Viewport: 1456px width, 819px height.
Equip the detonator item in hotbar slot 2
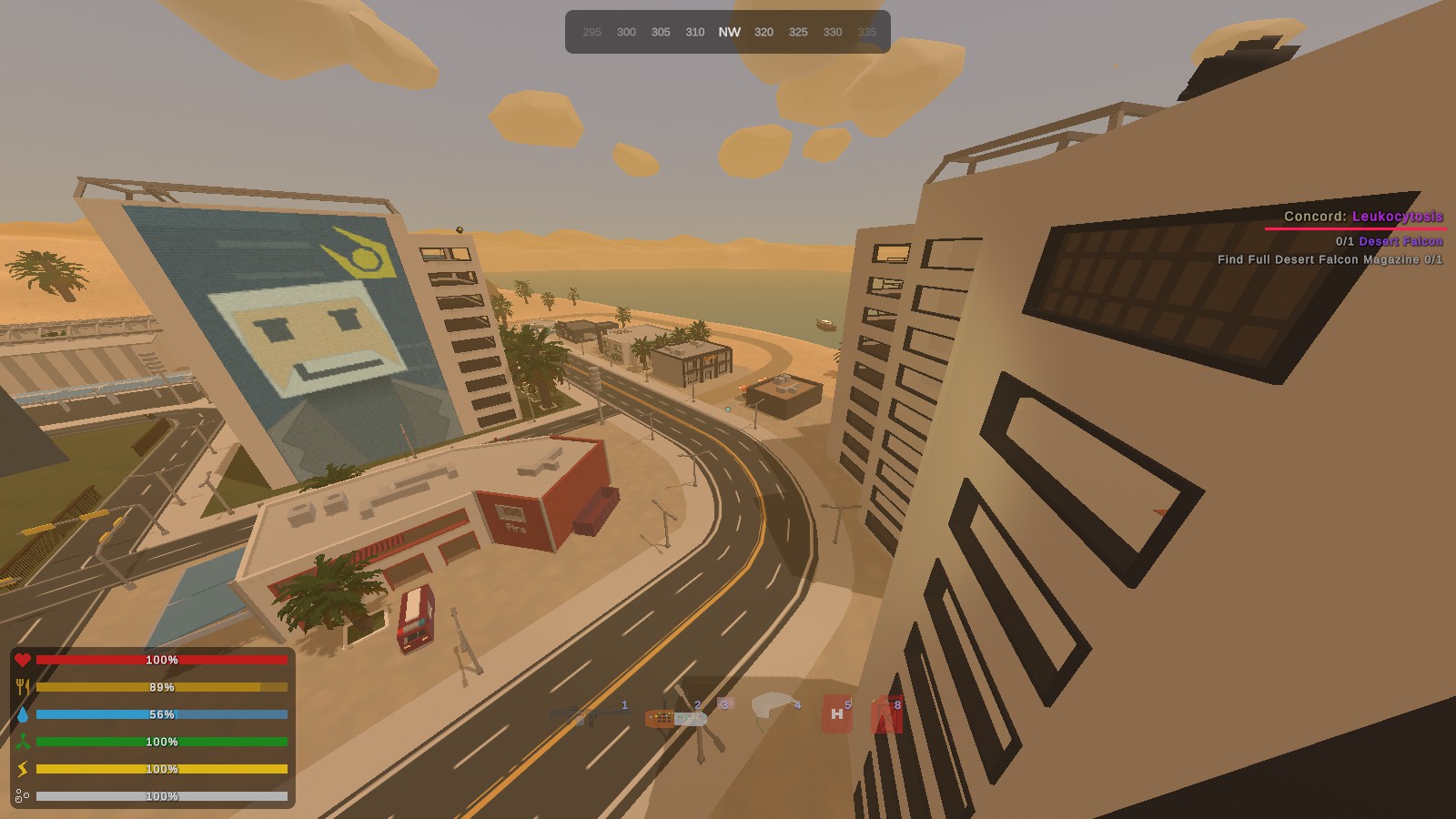point(673,719)
